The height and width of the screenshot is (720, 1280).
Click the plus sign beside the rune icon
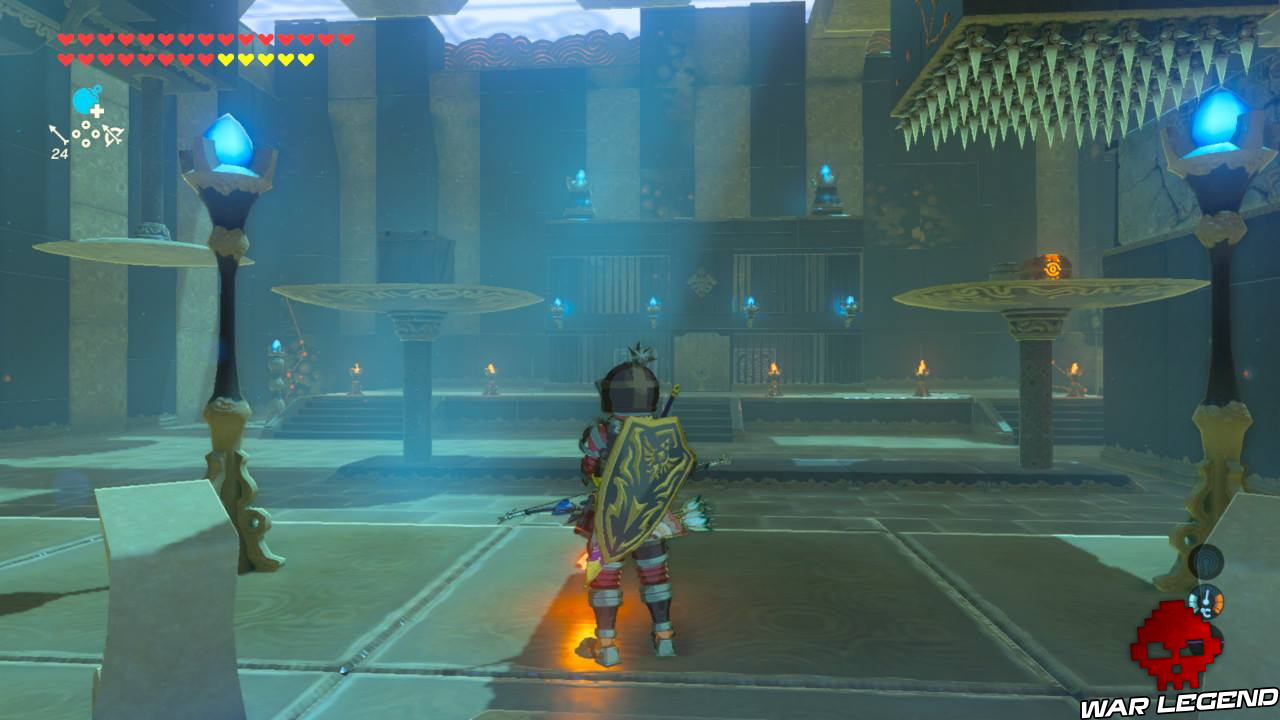[x=96, y=110]
